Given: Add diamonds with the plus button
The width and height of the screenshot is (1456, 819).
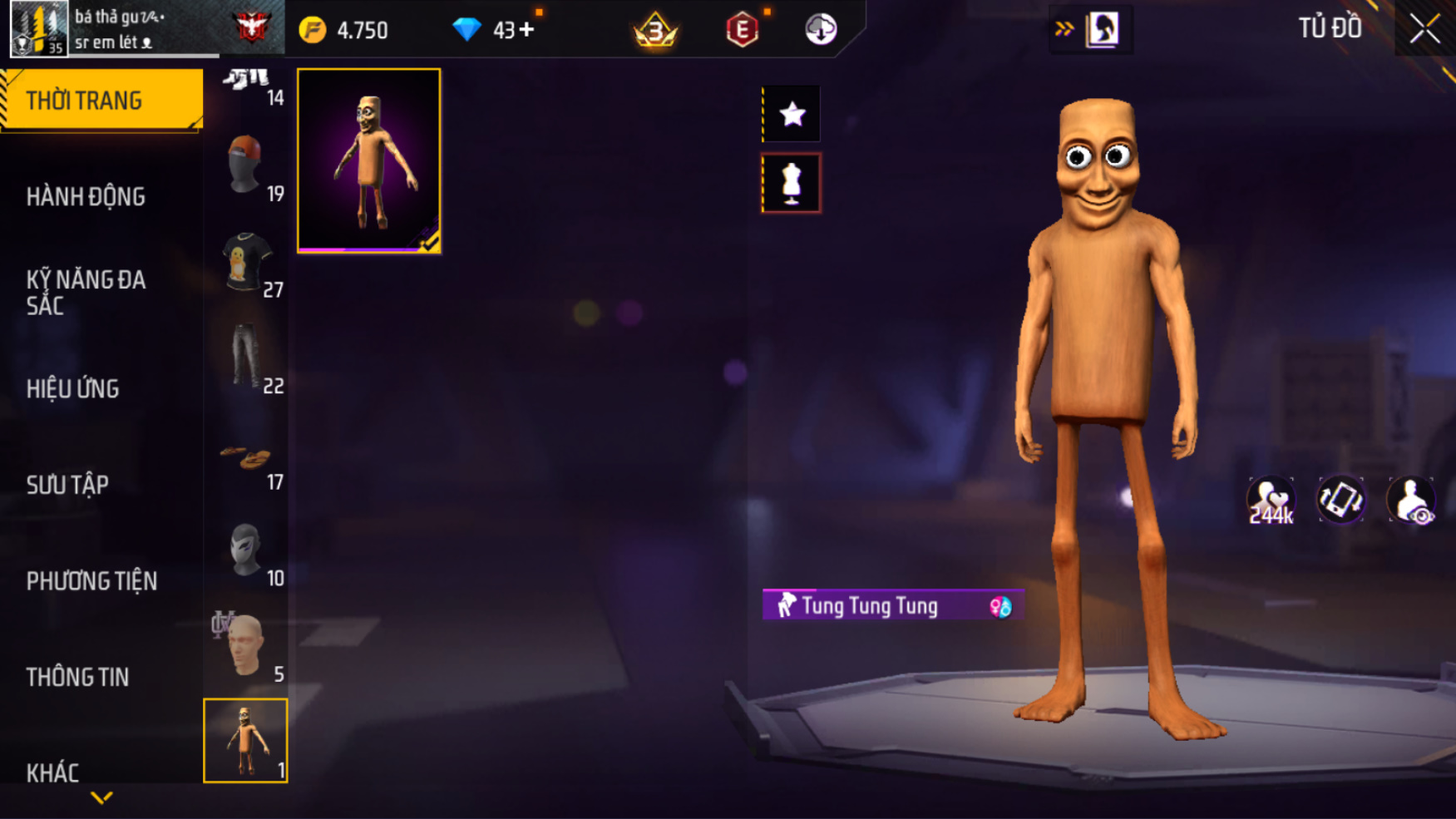Looking at the screenshot, I should click(x=526, y=31).
